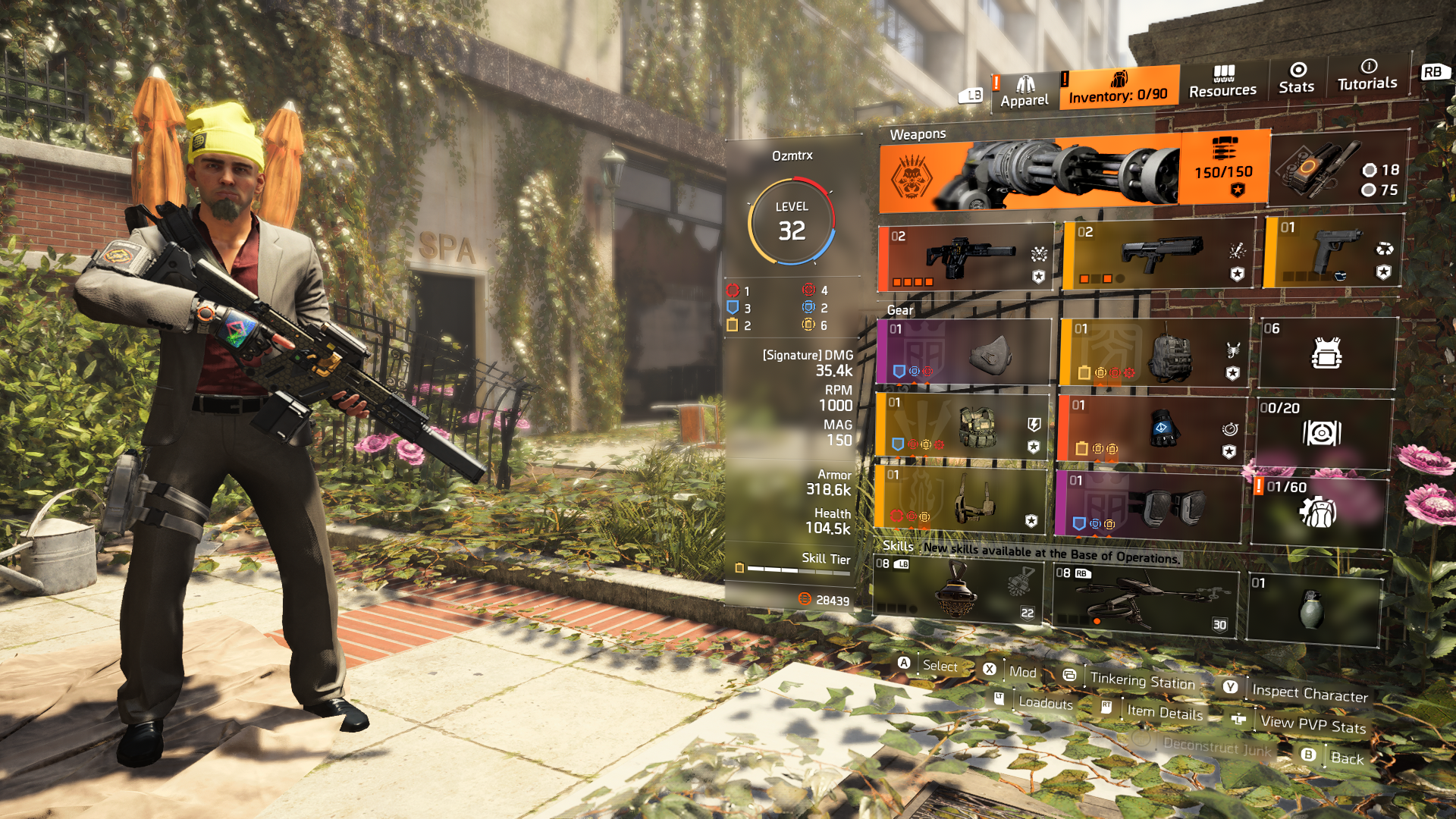Image resolution: width=1456 pixels, height=819 pixels.
Task: Open the equipped mask gear slot
Action: [x=963, y=353]
